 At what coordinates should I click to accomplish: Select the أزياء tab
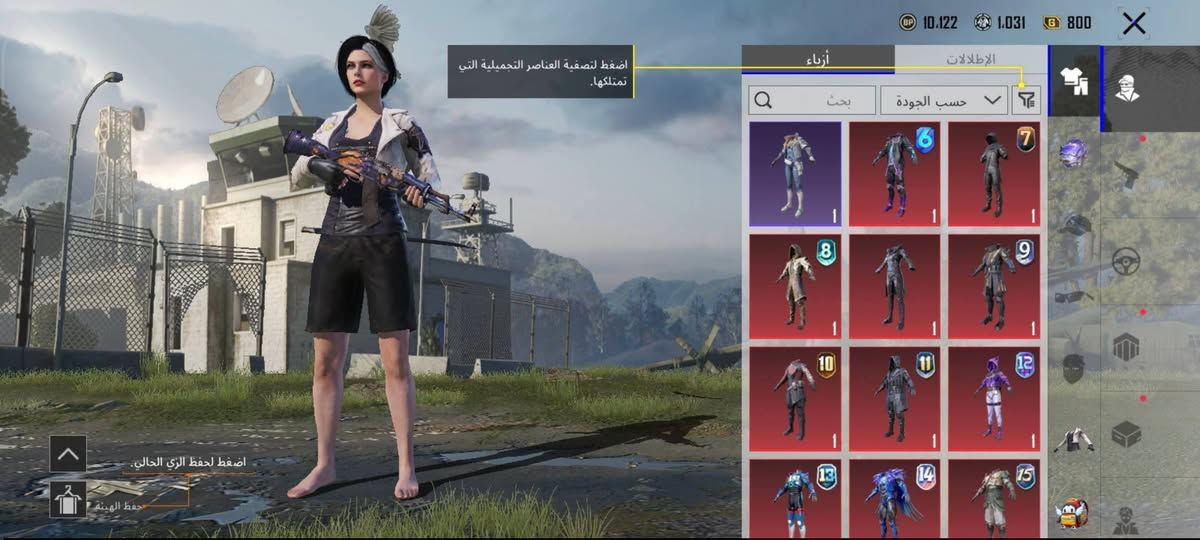pos(817,59)
